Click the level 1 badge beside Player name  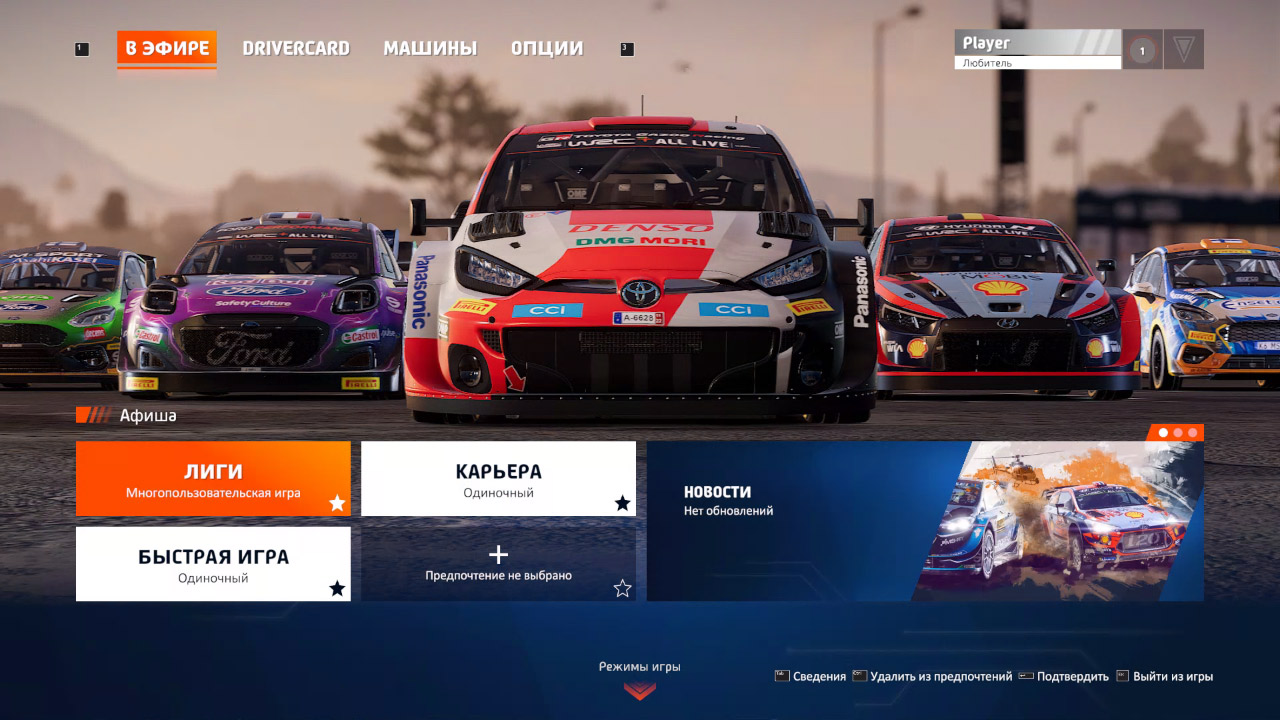tap(1141, 48)
